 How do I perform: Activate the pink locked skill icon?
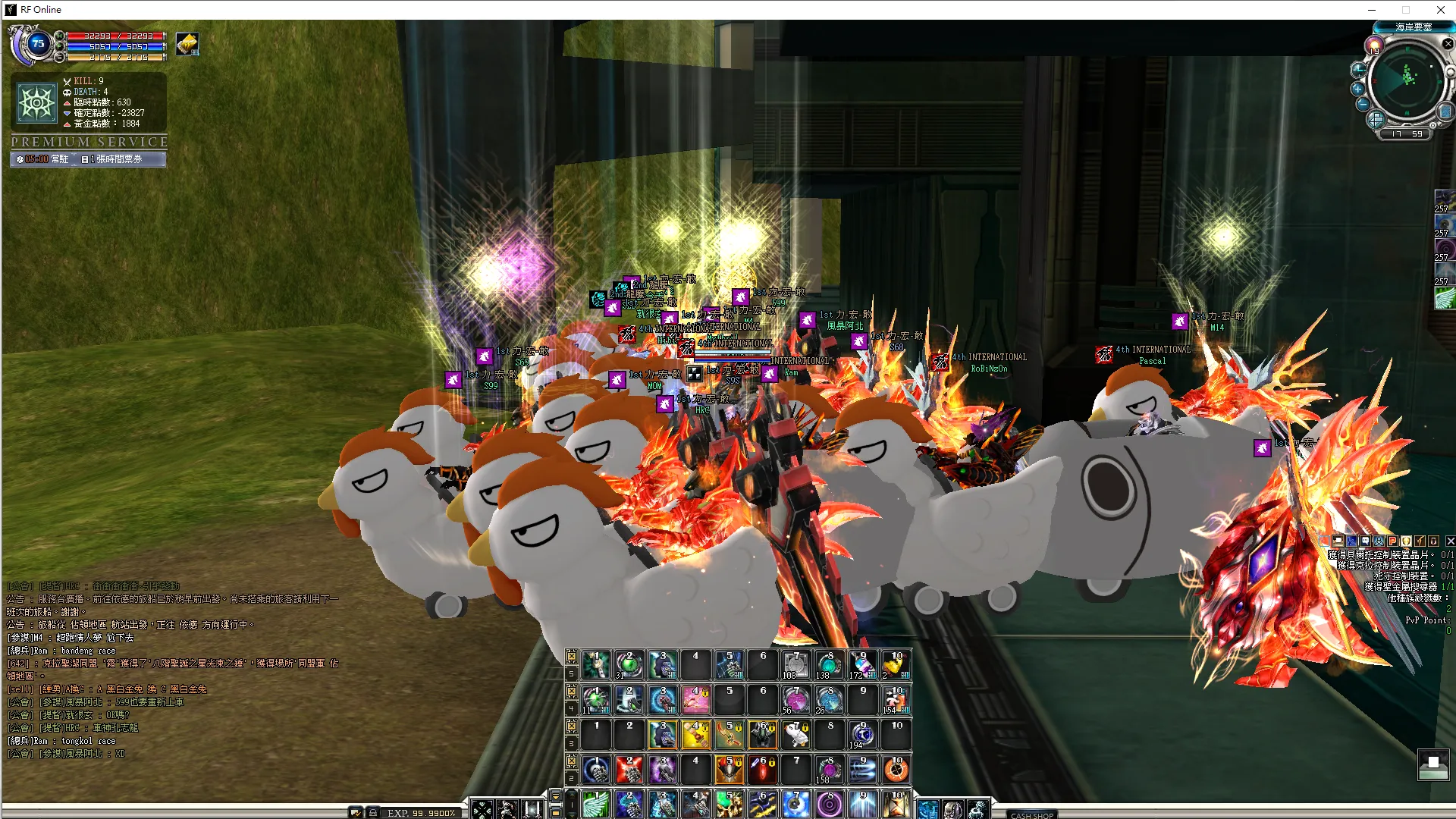[695, 700]
